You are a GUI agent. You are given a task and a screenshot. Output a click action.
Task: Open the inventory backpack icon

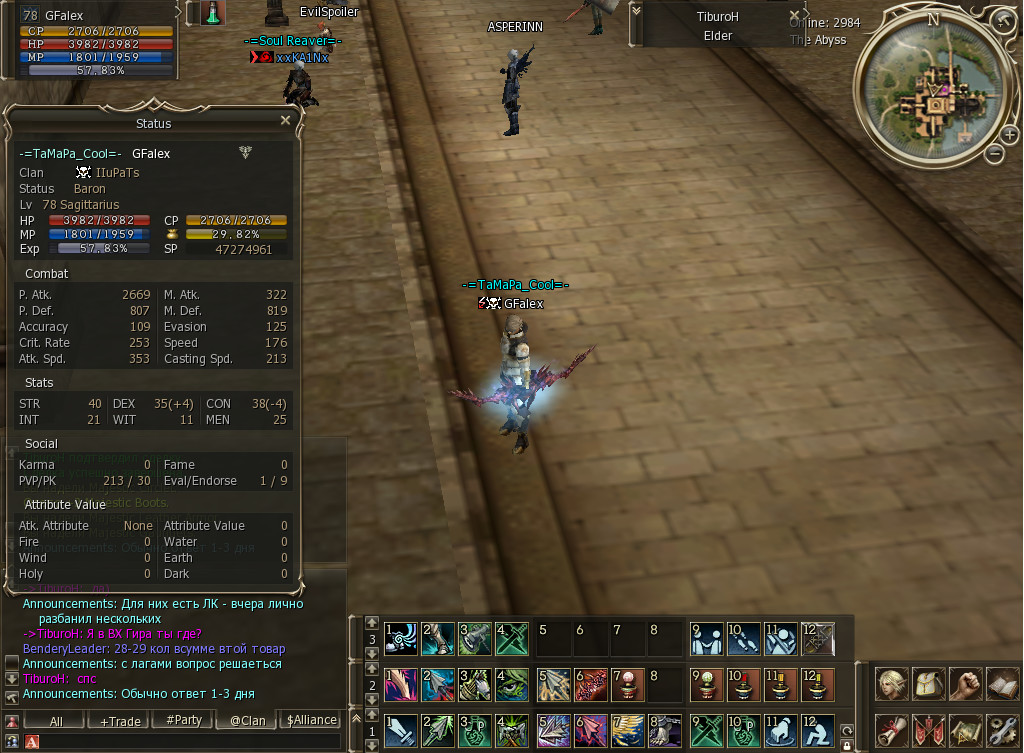click(x=929, y=685)
